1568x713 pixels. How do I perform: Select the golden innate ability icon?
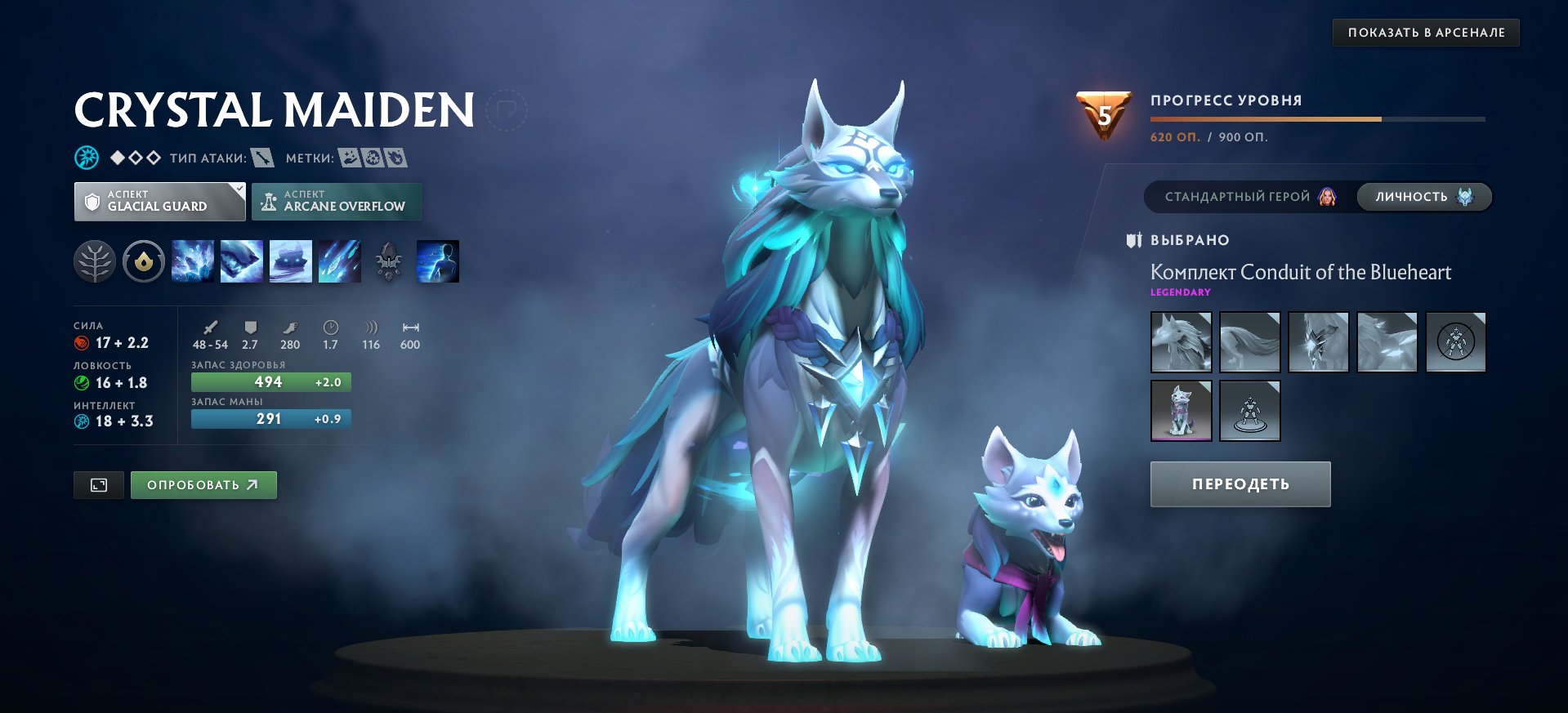pos(144,261)
